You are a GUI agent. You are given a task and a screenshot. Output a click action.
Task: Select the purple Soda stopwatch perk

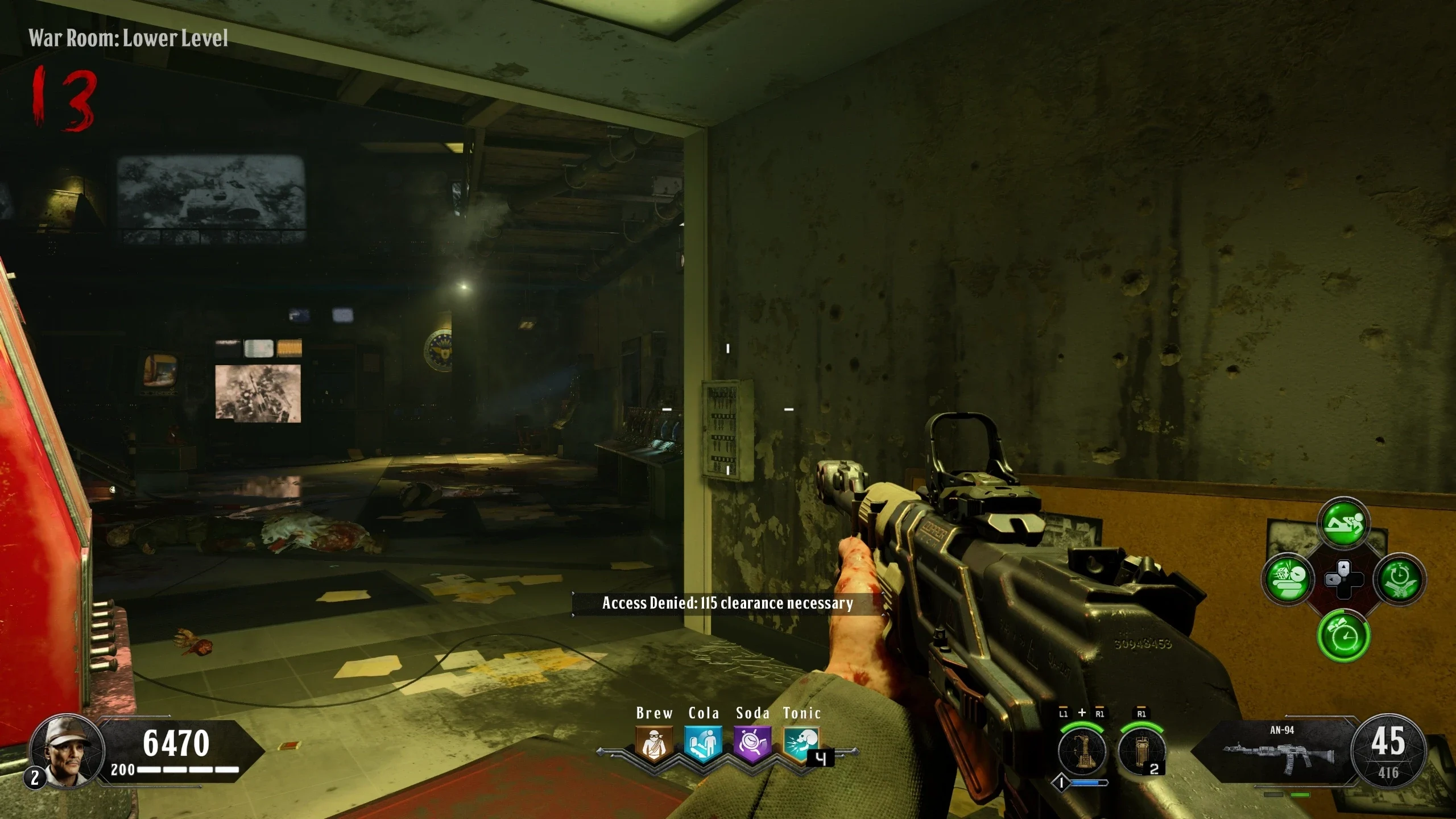(752, 743)
